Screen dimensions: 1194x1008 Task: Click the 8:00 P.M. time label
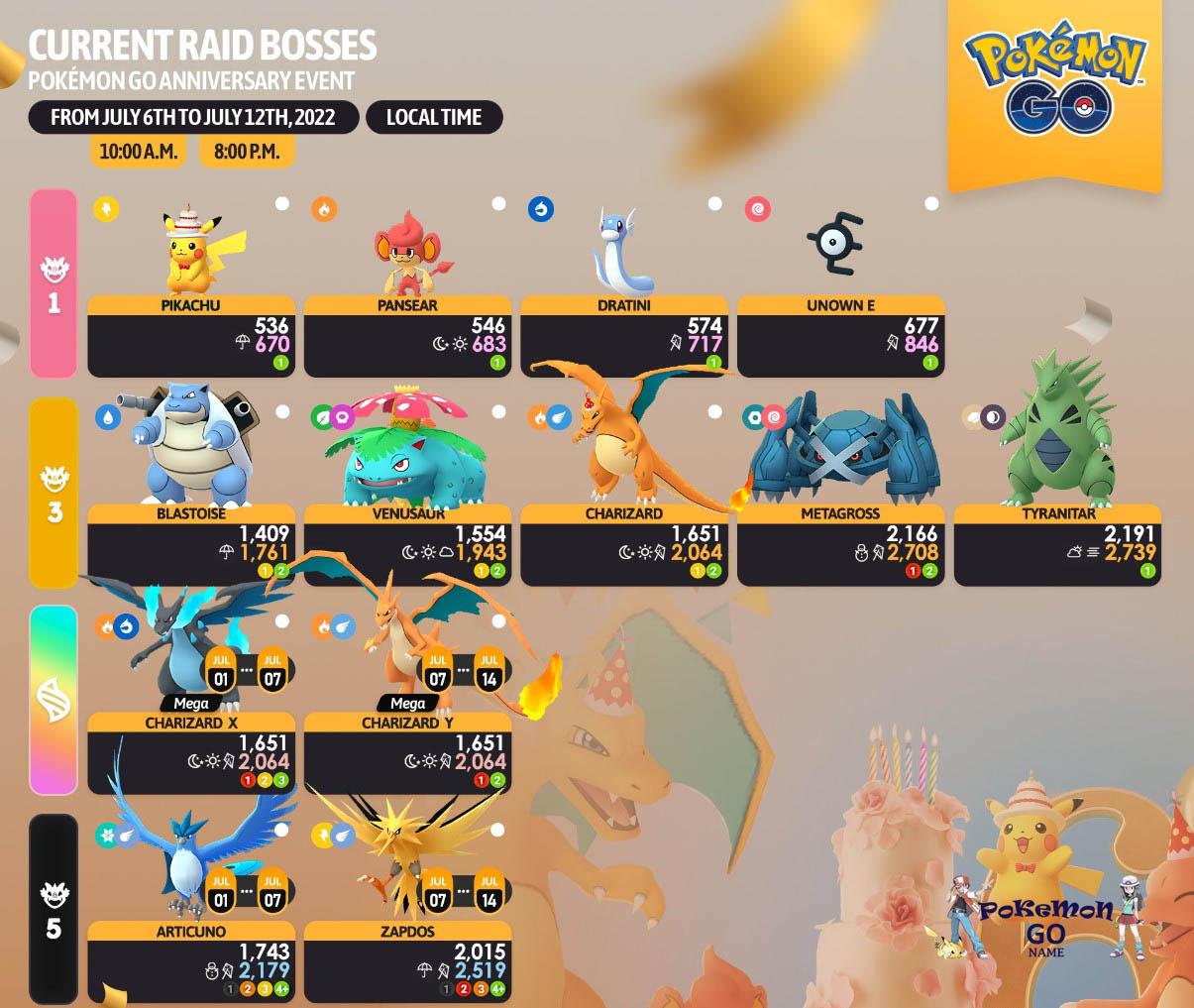pyautogui.click(x=246, y=152)
